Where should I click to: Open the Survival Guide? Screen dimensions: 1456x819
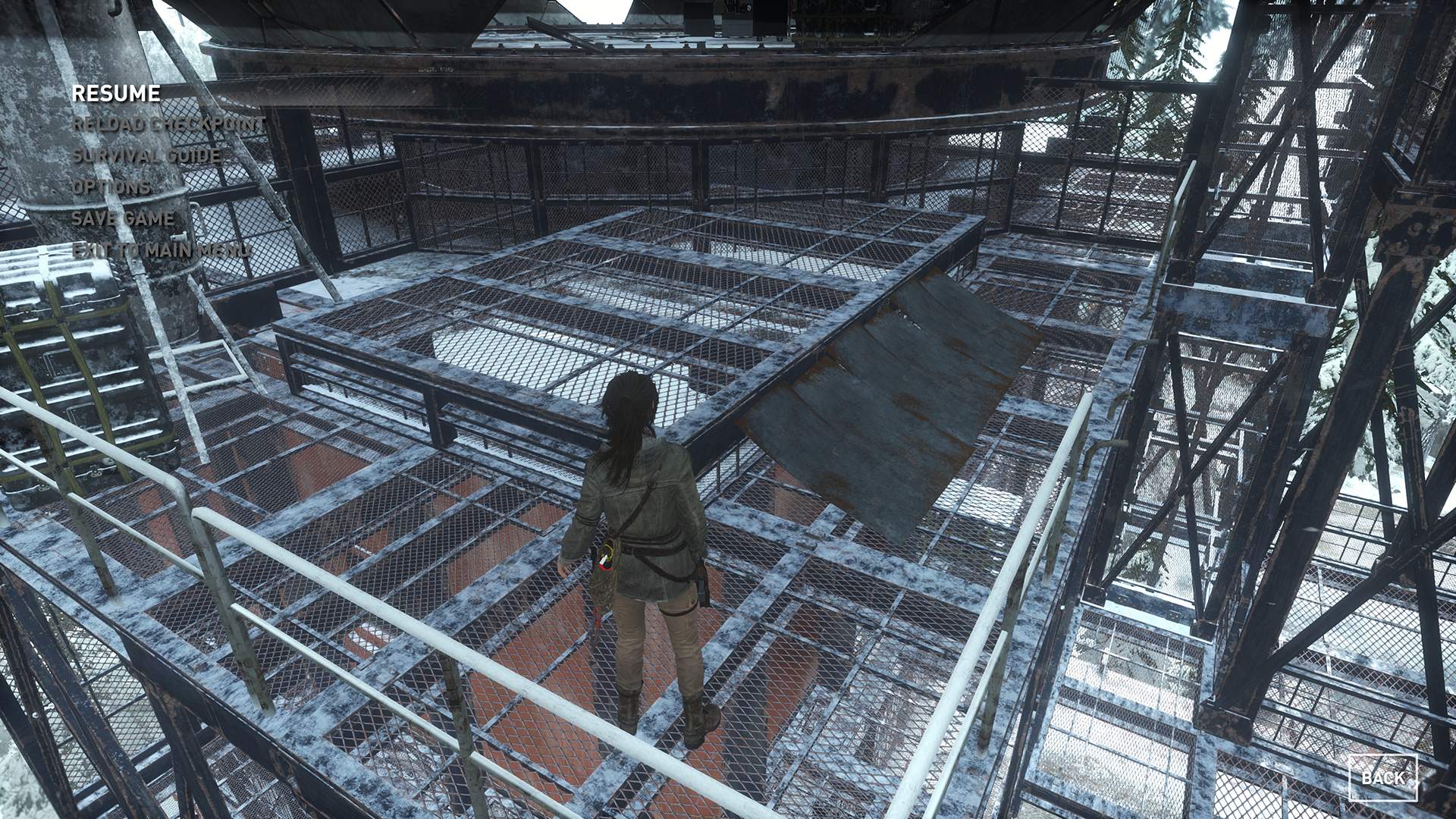[x=146, y=155]
